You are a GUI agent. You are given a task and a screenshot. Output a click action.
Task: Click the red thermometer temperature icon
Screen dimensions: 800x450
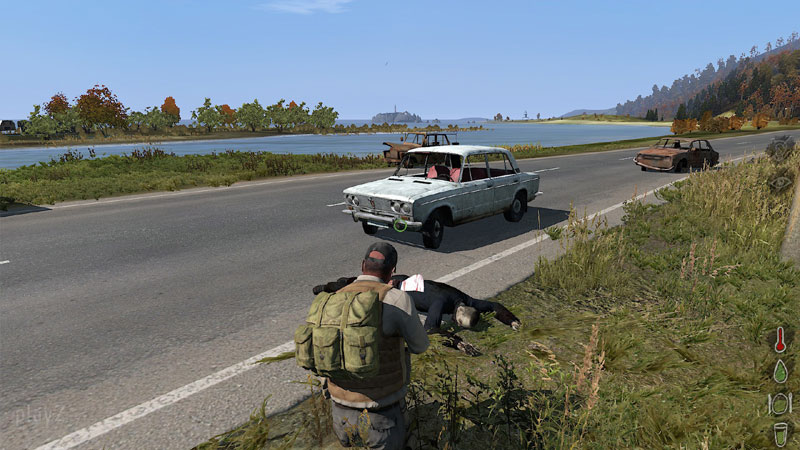pos(780,338)
